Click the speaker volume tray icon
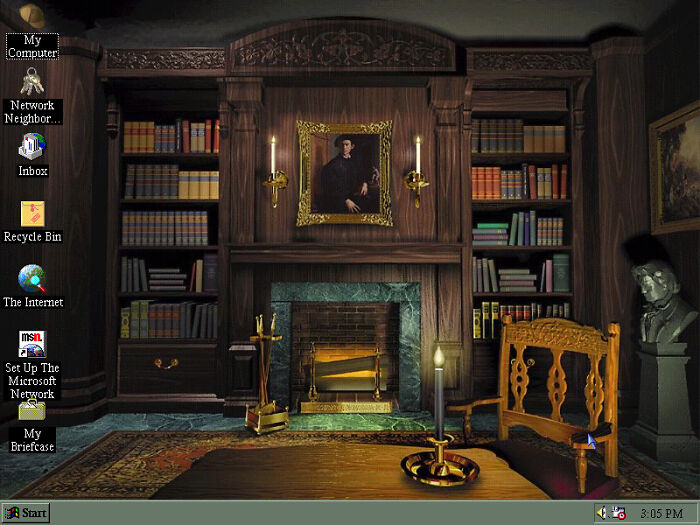Image resolution: width=700 pixels, height=525 pixels. [x=602, y=513]
